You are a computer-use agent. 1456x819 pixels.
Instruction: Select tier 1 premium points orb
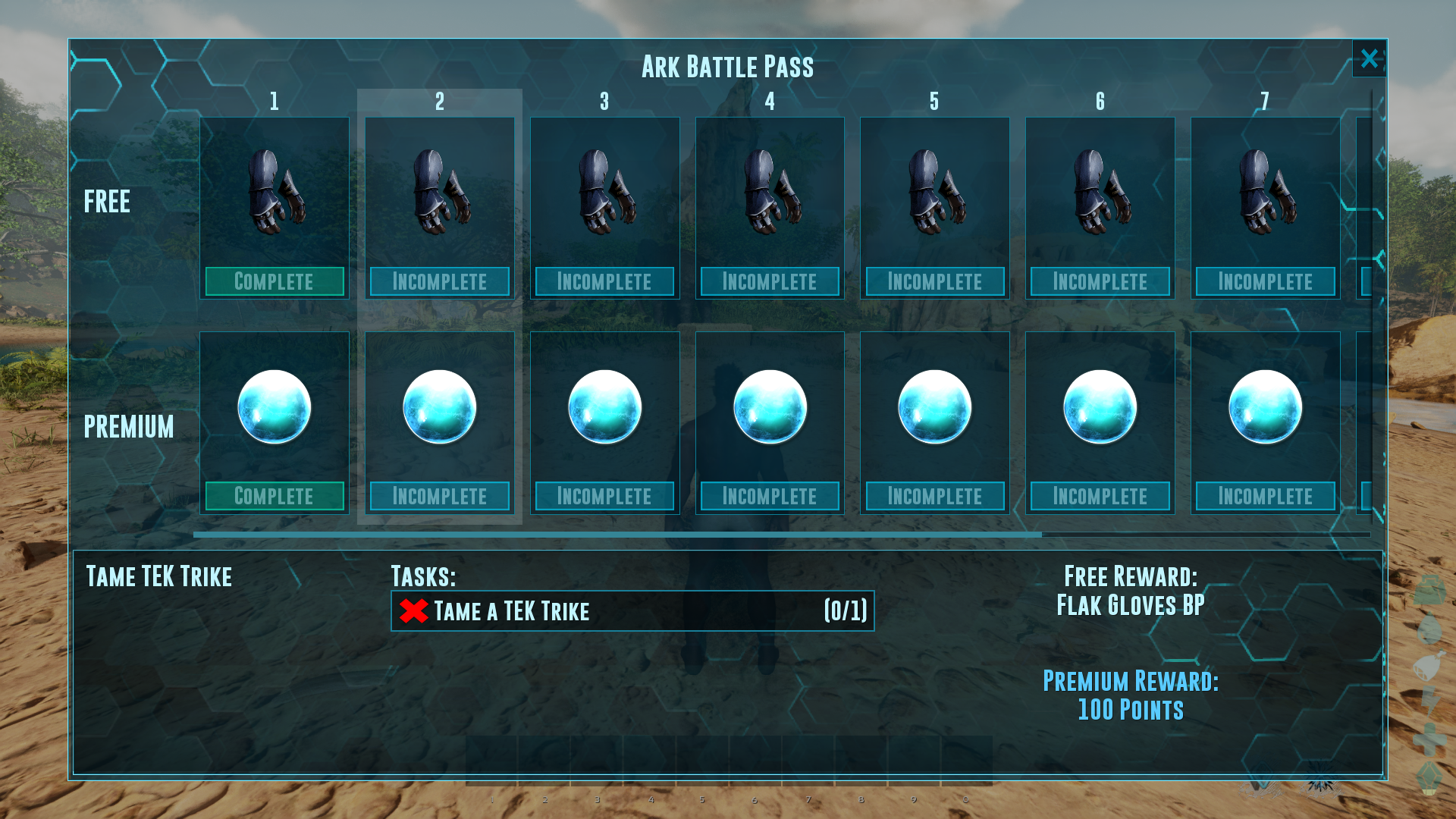click(275, 407)
